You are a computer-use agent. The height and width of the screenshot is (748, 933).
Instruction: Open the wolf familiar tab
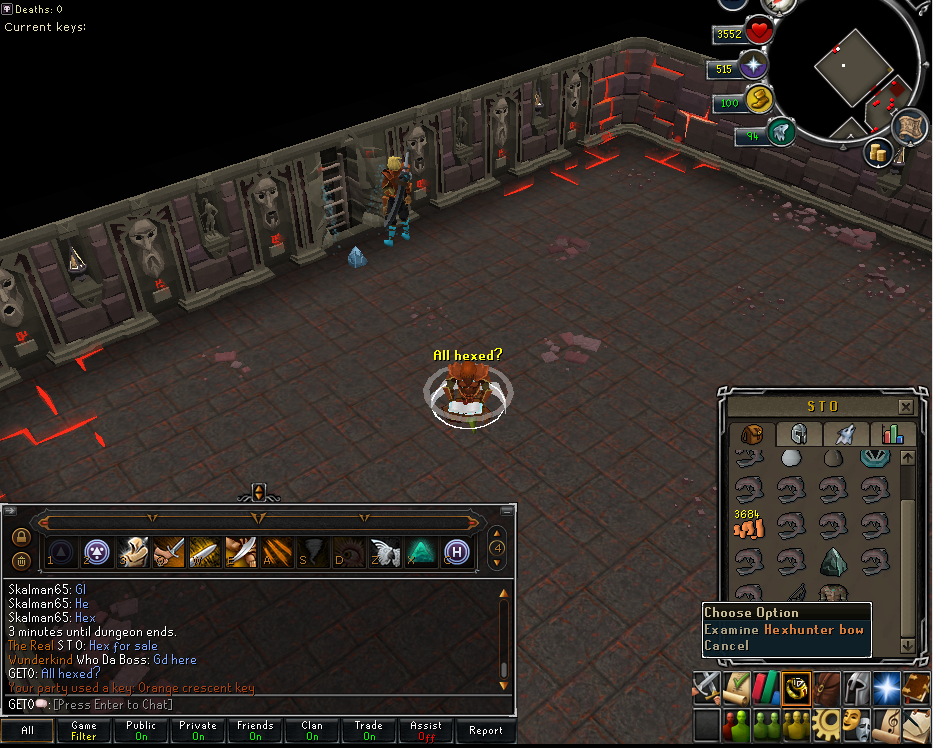[843, 434]
